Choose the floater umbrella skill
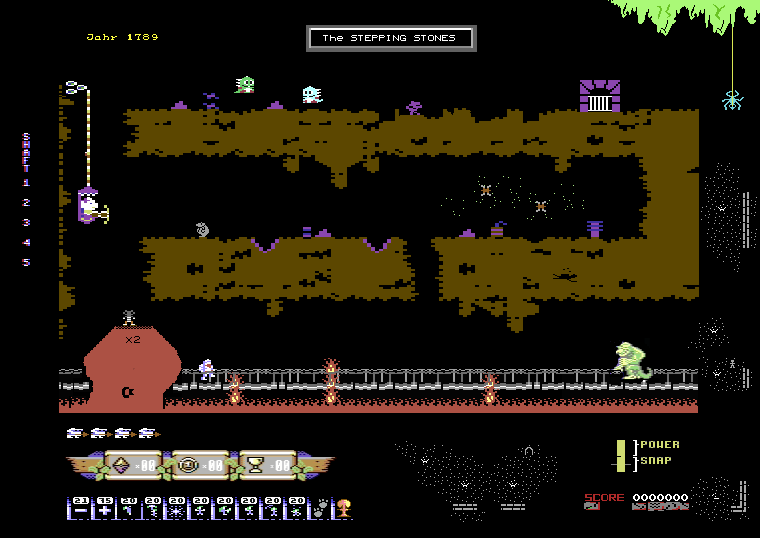Viewport: 760px width, 538px height. pyautogui.click(x=153, y=508)
